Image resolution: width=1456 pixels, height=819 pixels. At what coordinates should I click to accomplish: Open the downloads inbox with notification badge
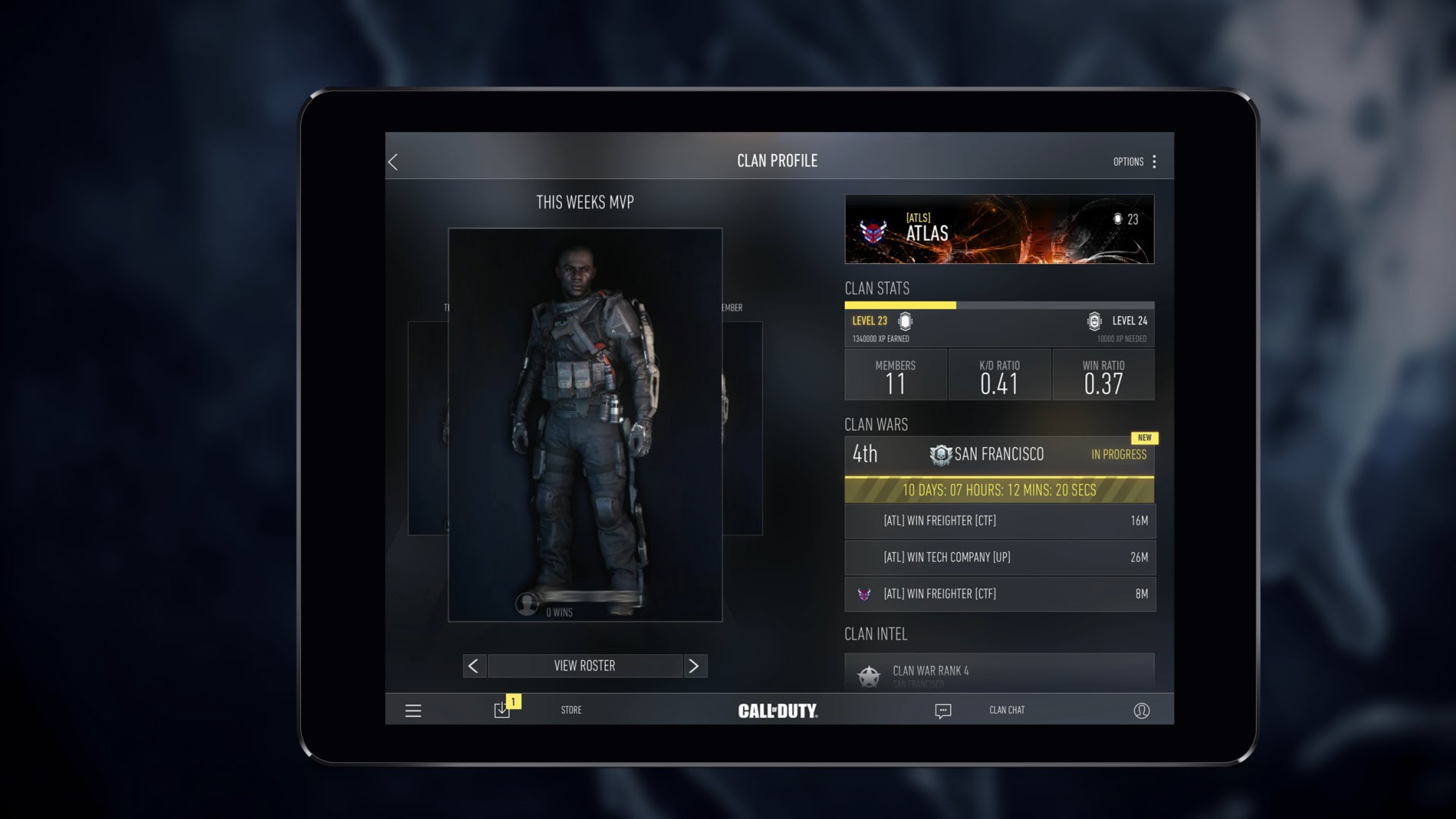pyautogui.click(x=503, y=709)
